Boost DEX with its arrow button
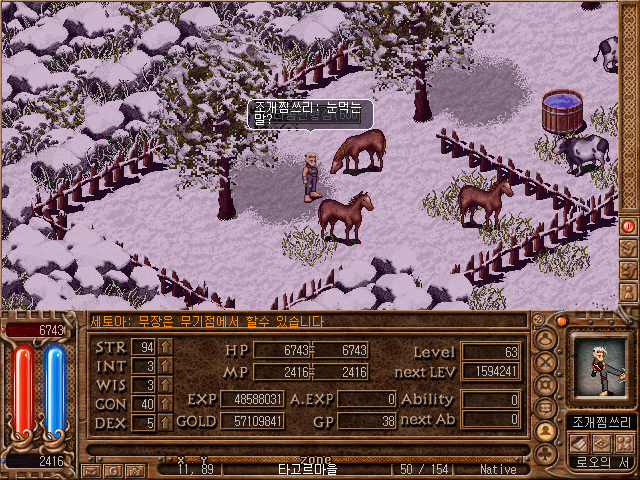The width and height of the screenshot is (640, 480). (165, 423)
